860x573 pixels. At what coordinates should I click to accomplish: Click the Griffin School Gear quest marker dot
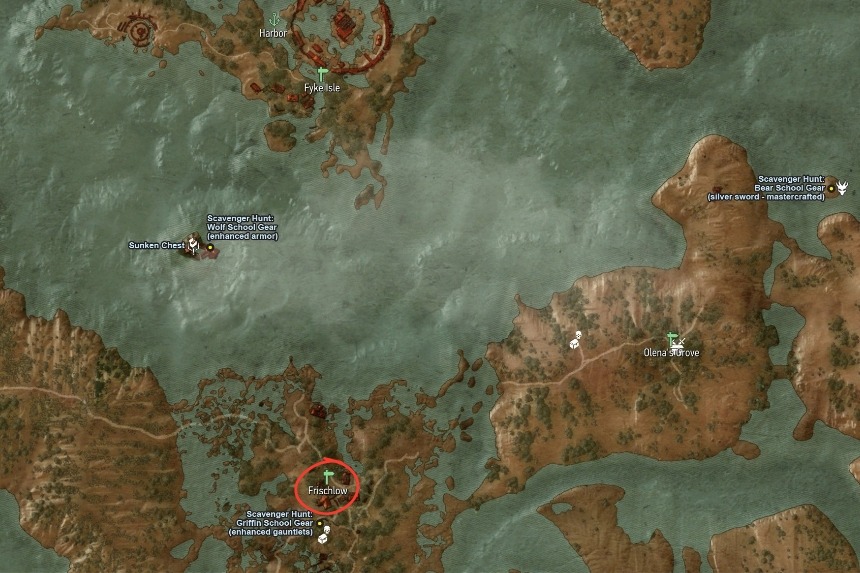coord(319,523)
